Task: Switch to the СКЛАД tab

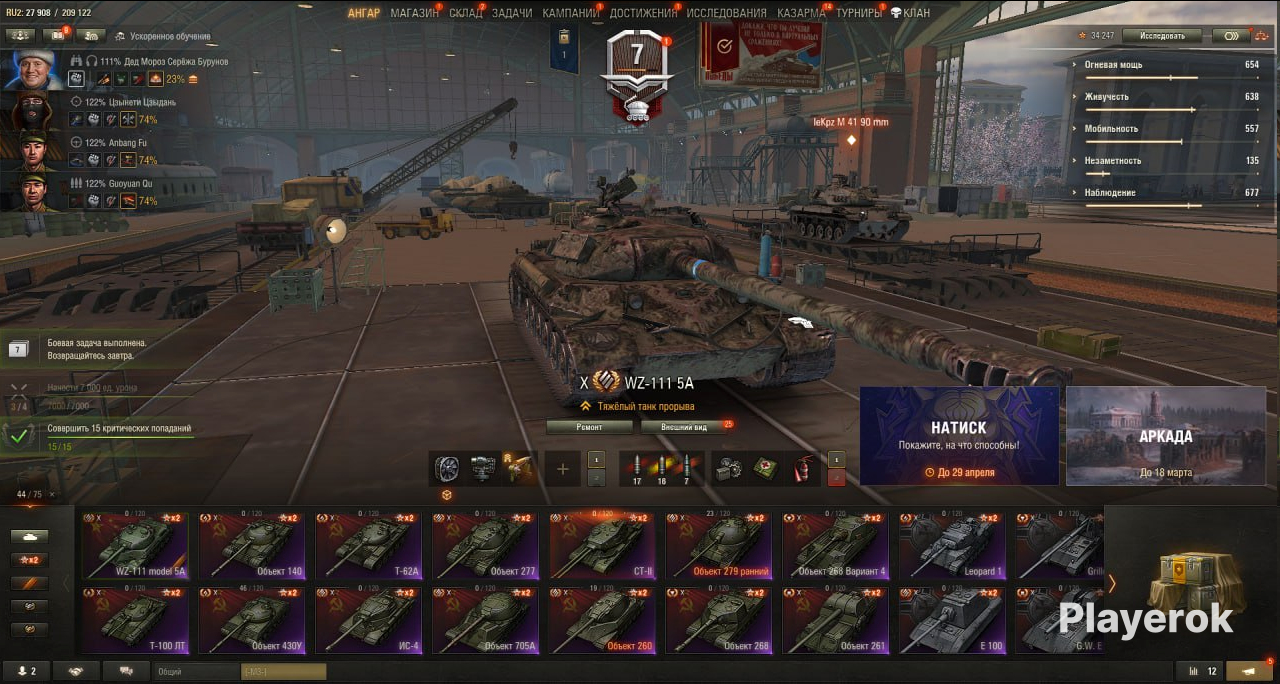Action: [x=465, y=13]
